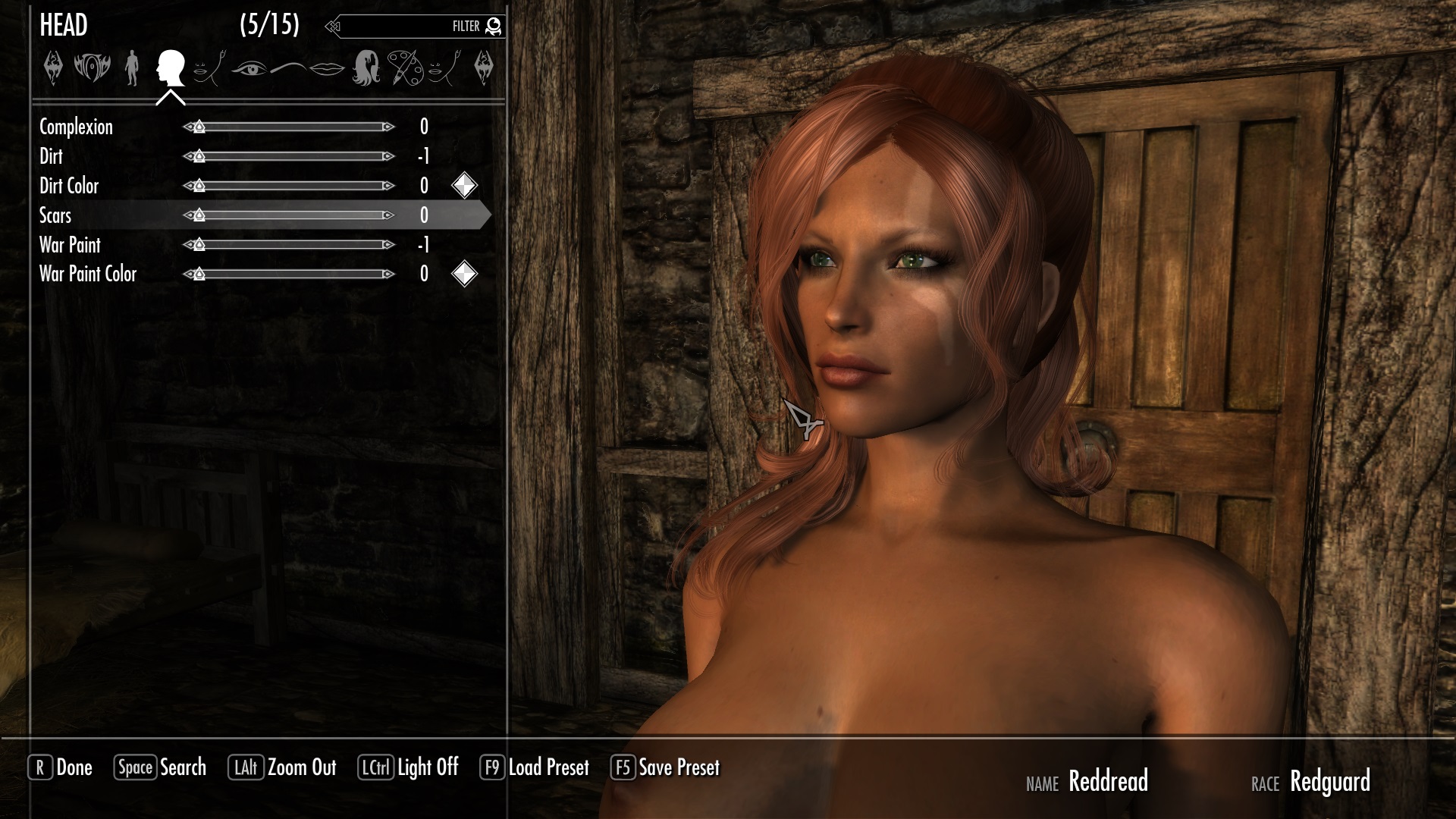This screenshot has width=1456, height=819.
Task: Open the paint palette tab
Action: tap(405, 68)
